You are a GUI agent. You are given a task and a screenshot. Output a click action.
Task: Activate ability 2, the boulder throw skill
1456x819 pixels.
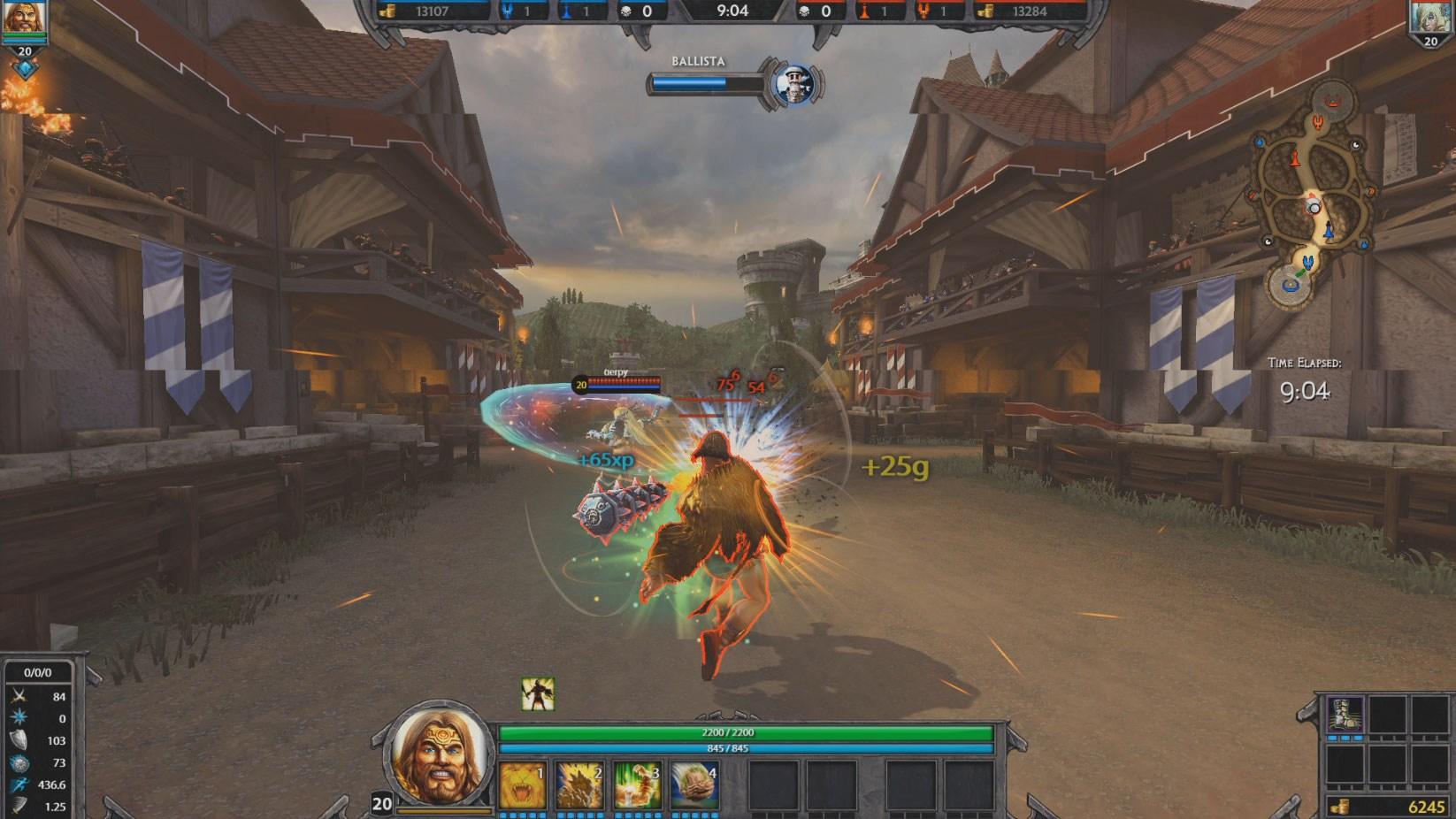click(580, 784)
